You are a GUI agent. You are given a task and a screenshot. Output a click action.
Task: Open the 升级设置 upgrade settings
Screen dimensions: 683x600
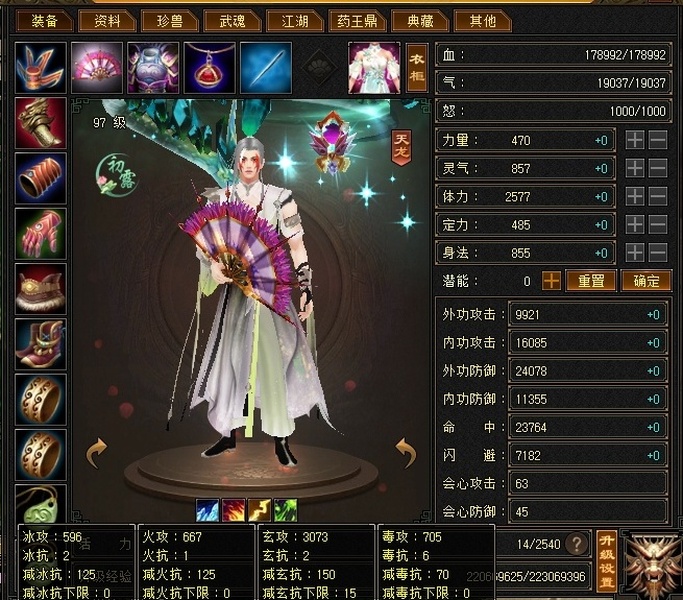606,560
